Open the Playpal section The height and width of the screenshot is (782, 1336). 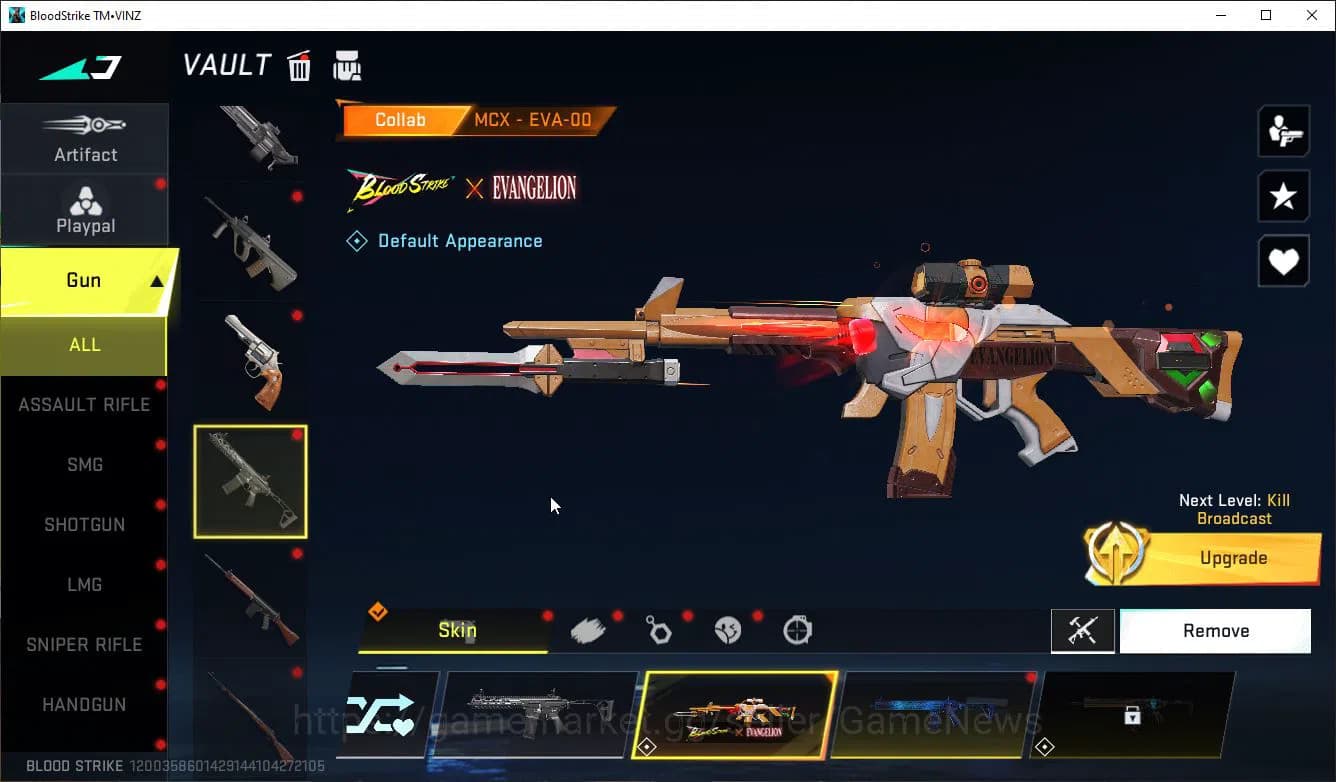pyautogui.click(x=85, y=210)
